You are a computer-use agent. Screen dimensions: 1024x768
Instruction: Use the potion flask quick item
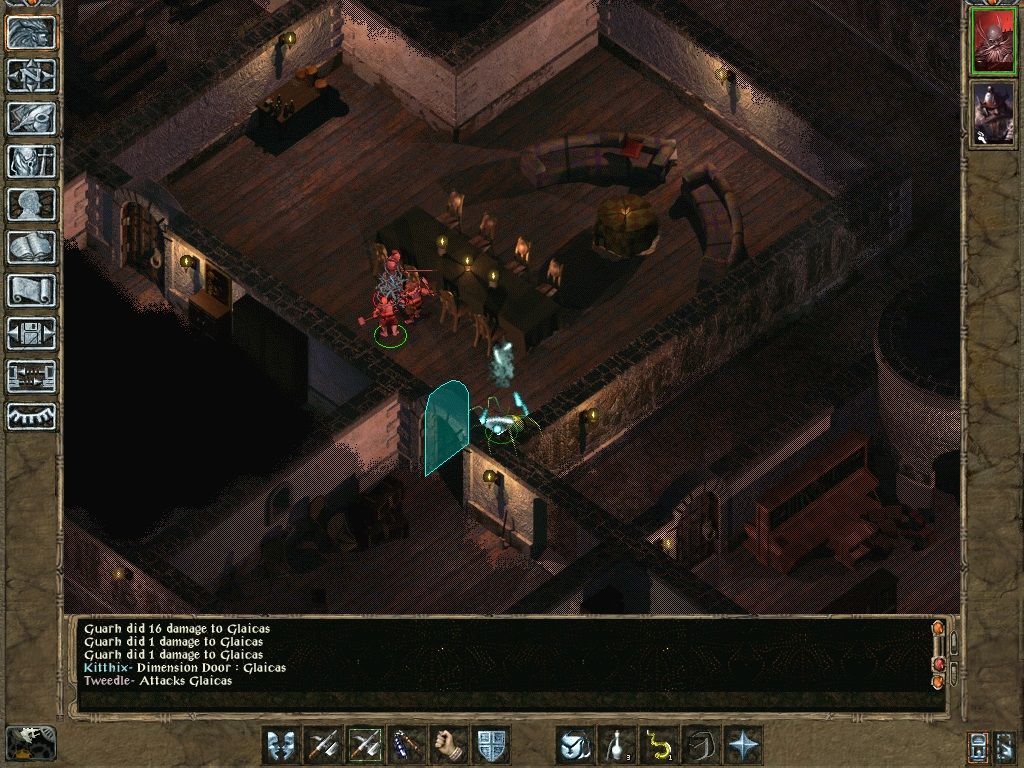point(617,745)
